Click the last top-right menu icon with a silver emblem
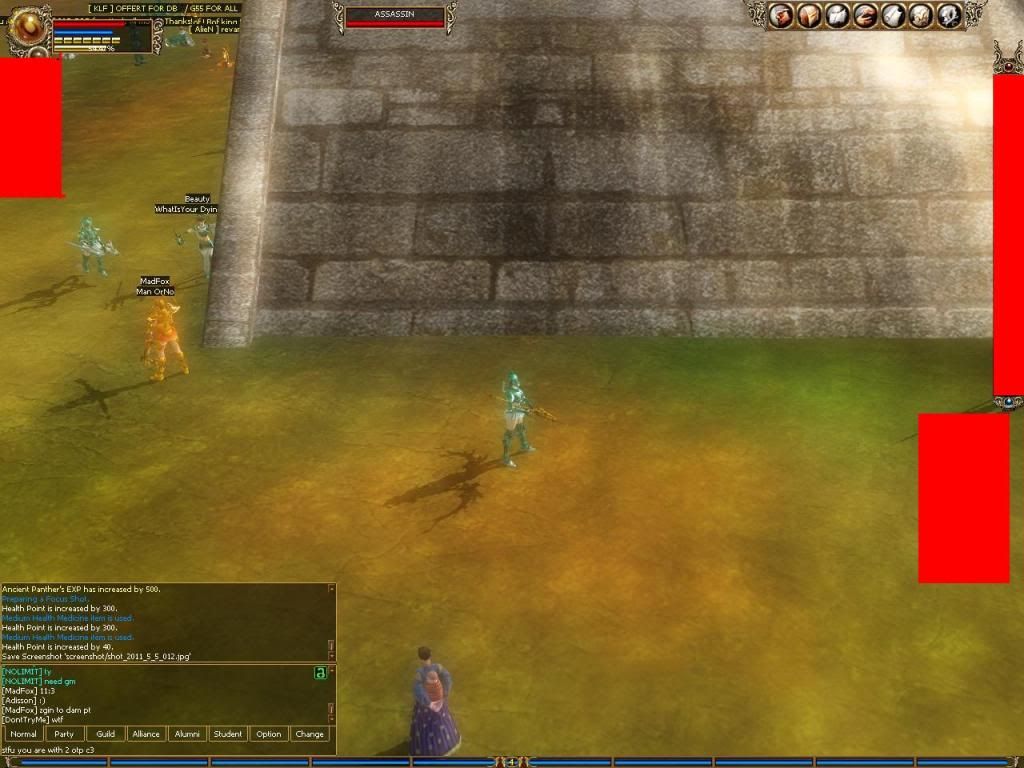Viewport: 1024px width, 768px height. [x=948, y=15]
